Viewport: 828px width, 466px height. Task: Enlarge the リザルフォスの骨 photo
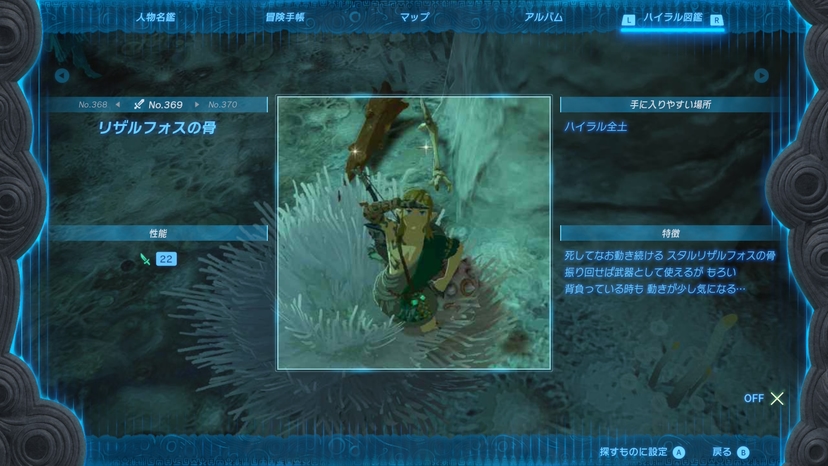click(413, 232)
